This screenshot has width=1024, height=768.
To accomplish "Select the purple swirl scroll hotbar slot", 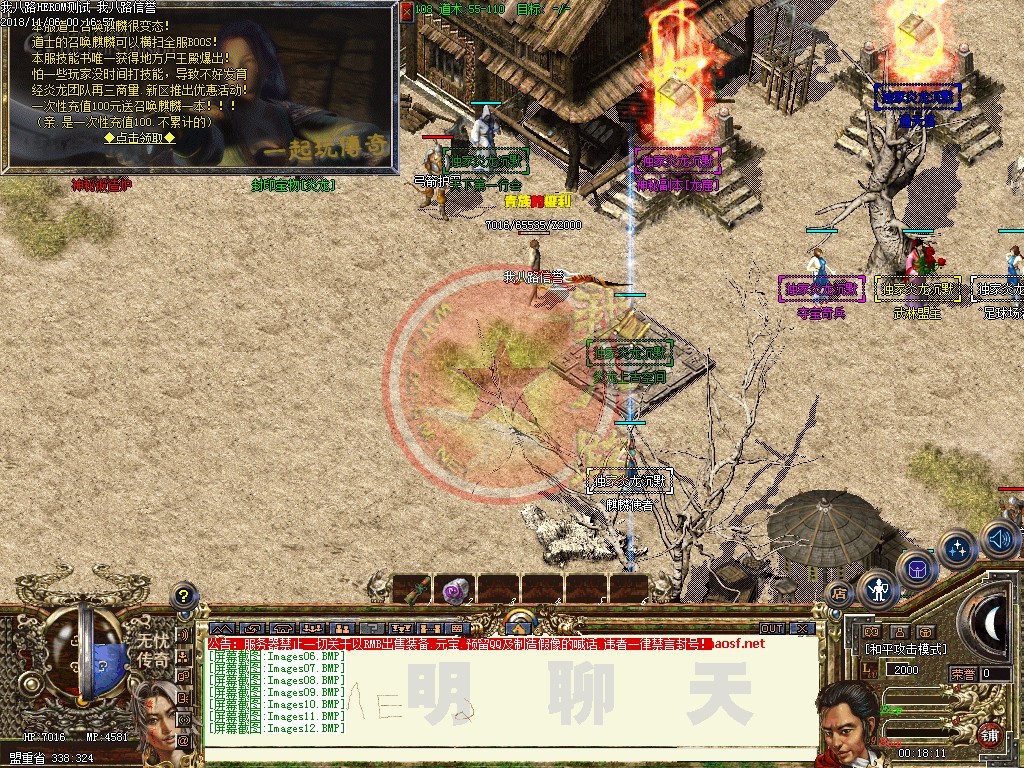I will point(456,590).
